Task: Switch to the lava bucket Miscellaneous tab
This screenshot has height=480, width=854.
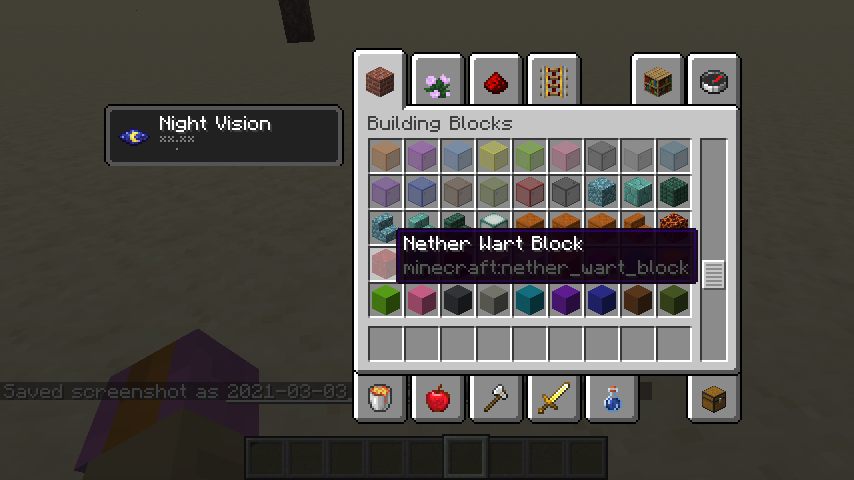Action: 380,399
